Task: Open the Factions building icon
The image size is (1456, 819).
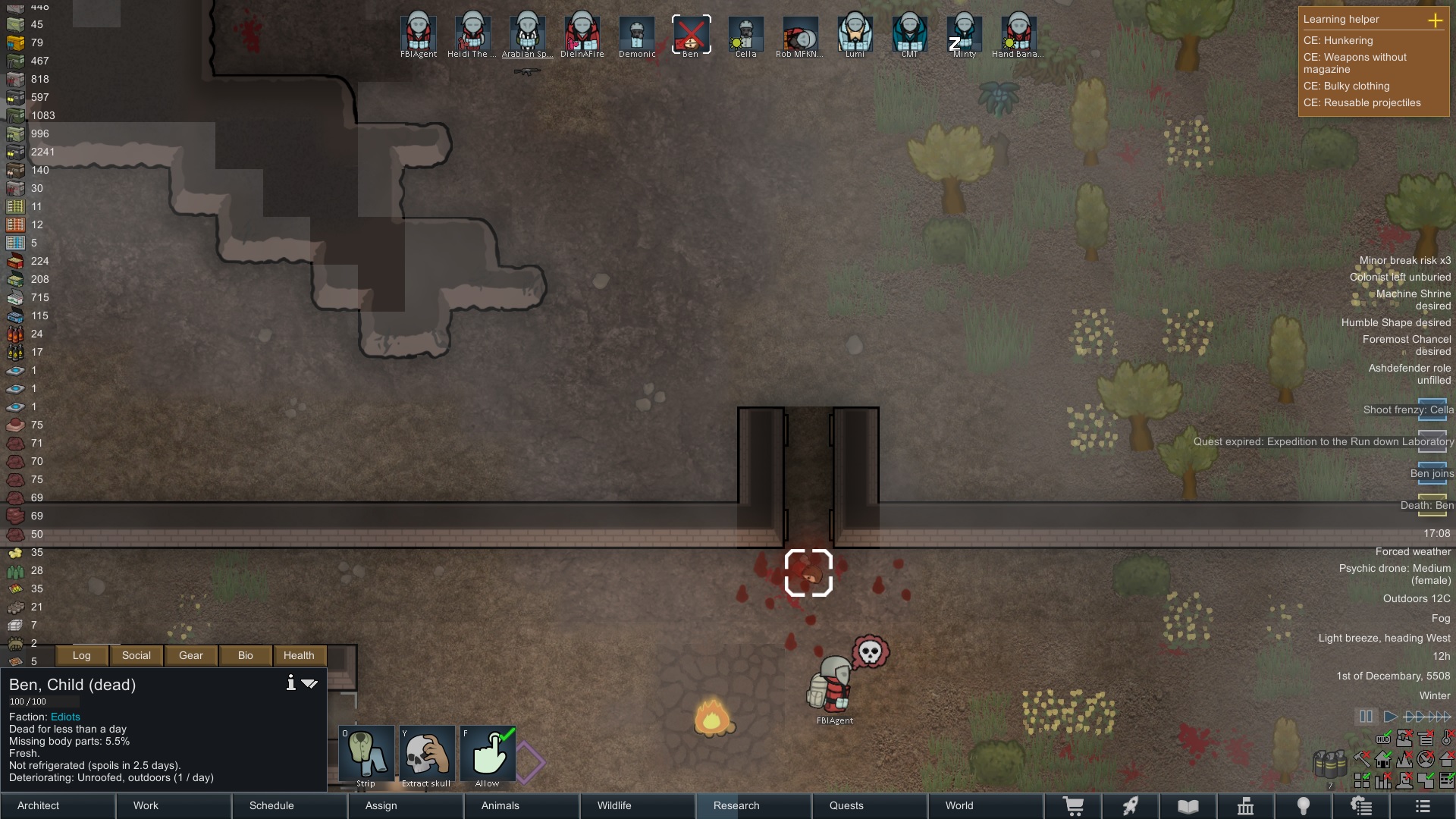Action: click(1246, 805)
